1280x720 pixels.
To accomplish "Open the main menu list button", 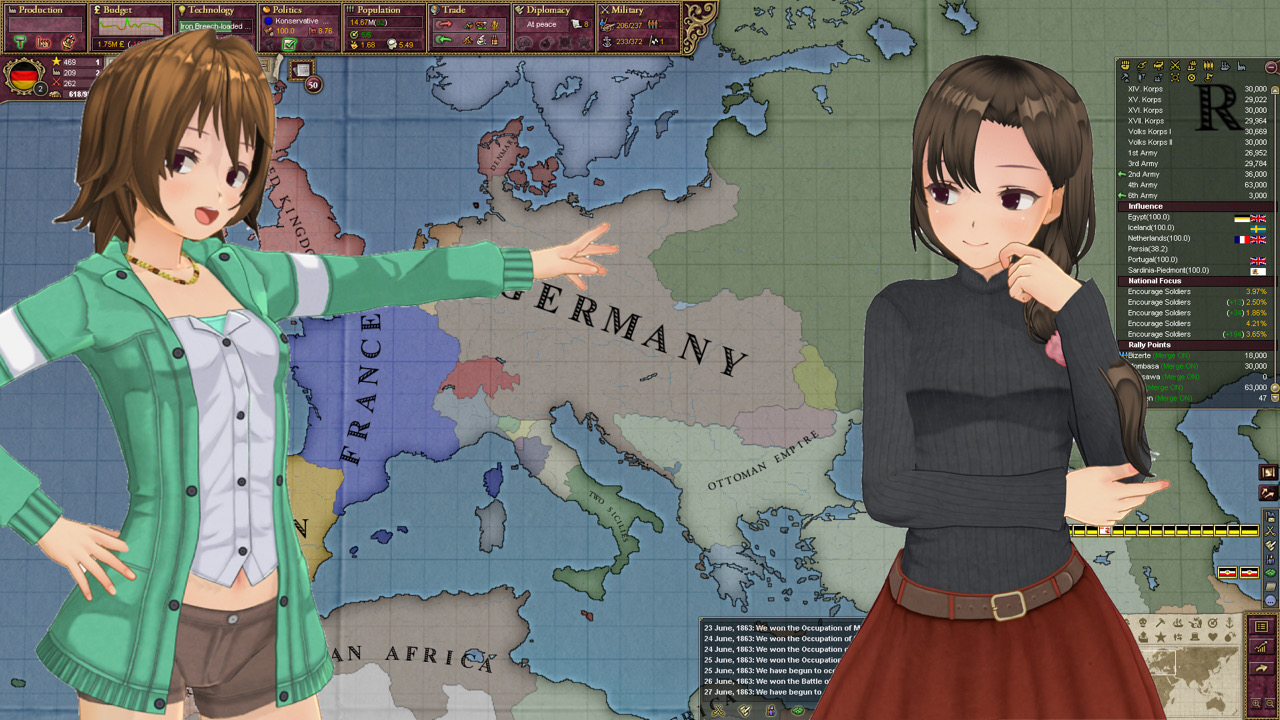I will 1261,626.
